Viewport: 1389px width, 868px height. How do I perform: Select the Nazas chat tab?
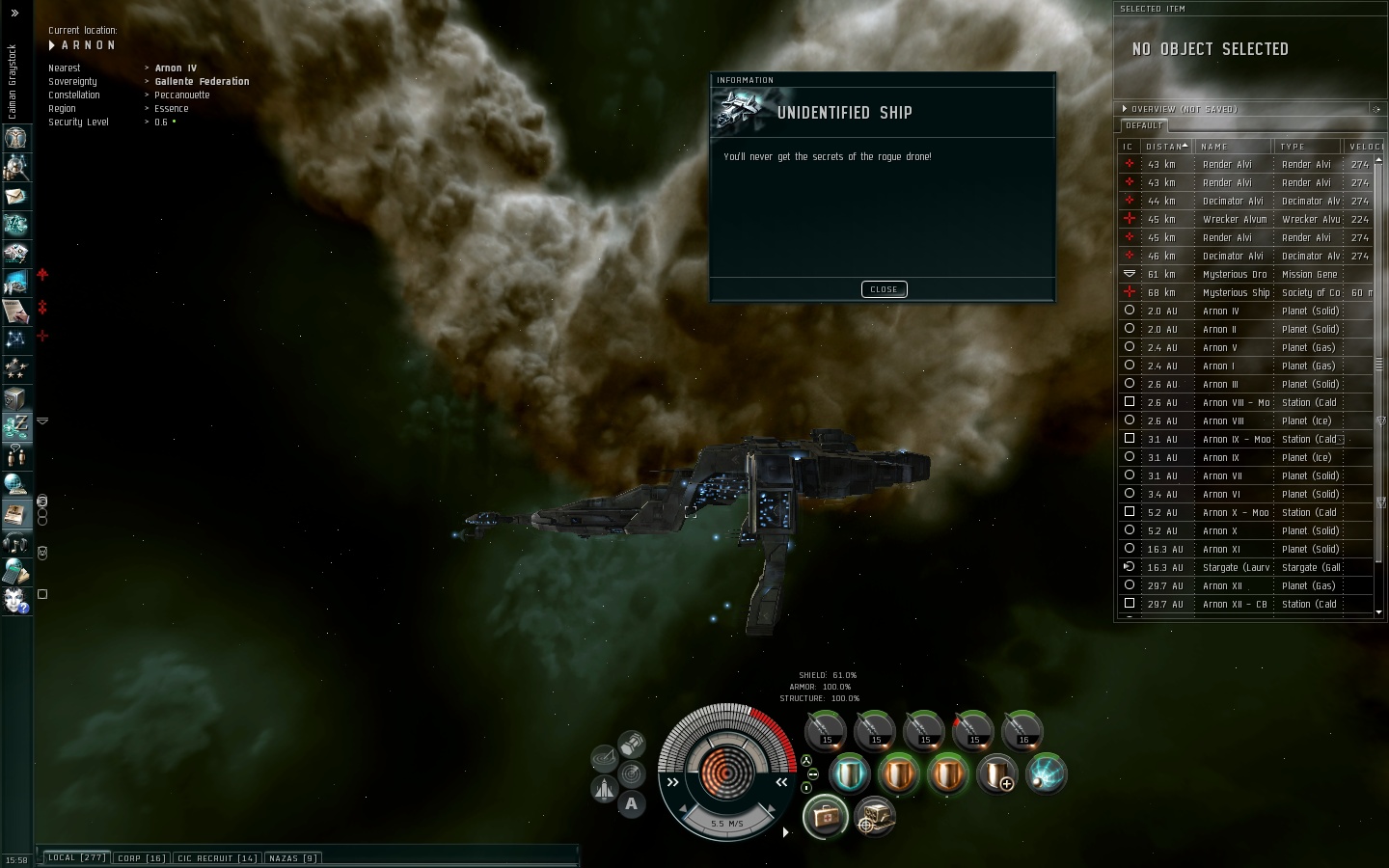(293, 857)
